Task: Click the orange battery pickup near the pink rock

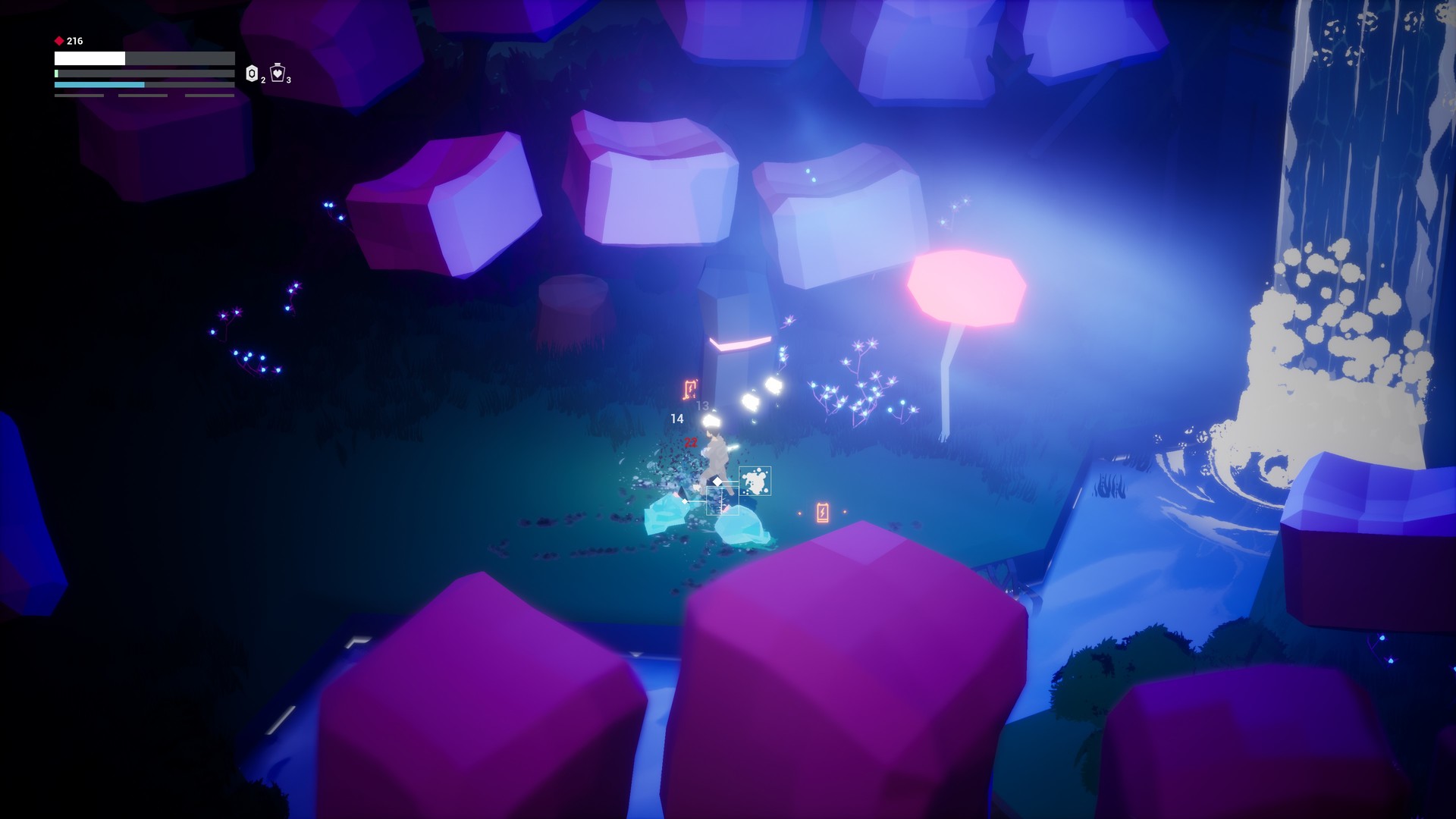Action: [822, 511]
